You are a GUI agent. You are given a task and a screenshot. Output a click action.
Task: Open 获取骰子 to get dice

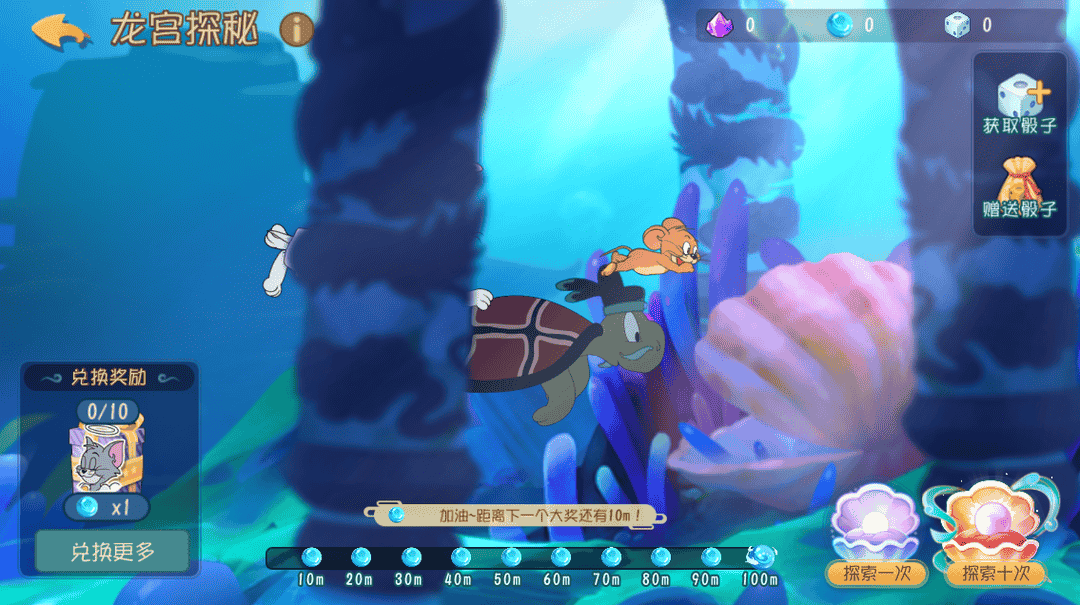[x=1020, y=106]
